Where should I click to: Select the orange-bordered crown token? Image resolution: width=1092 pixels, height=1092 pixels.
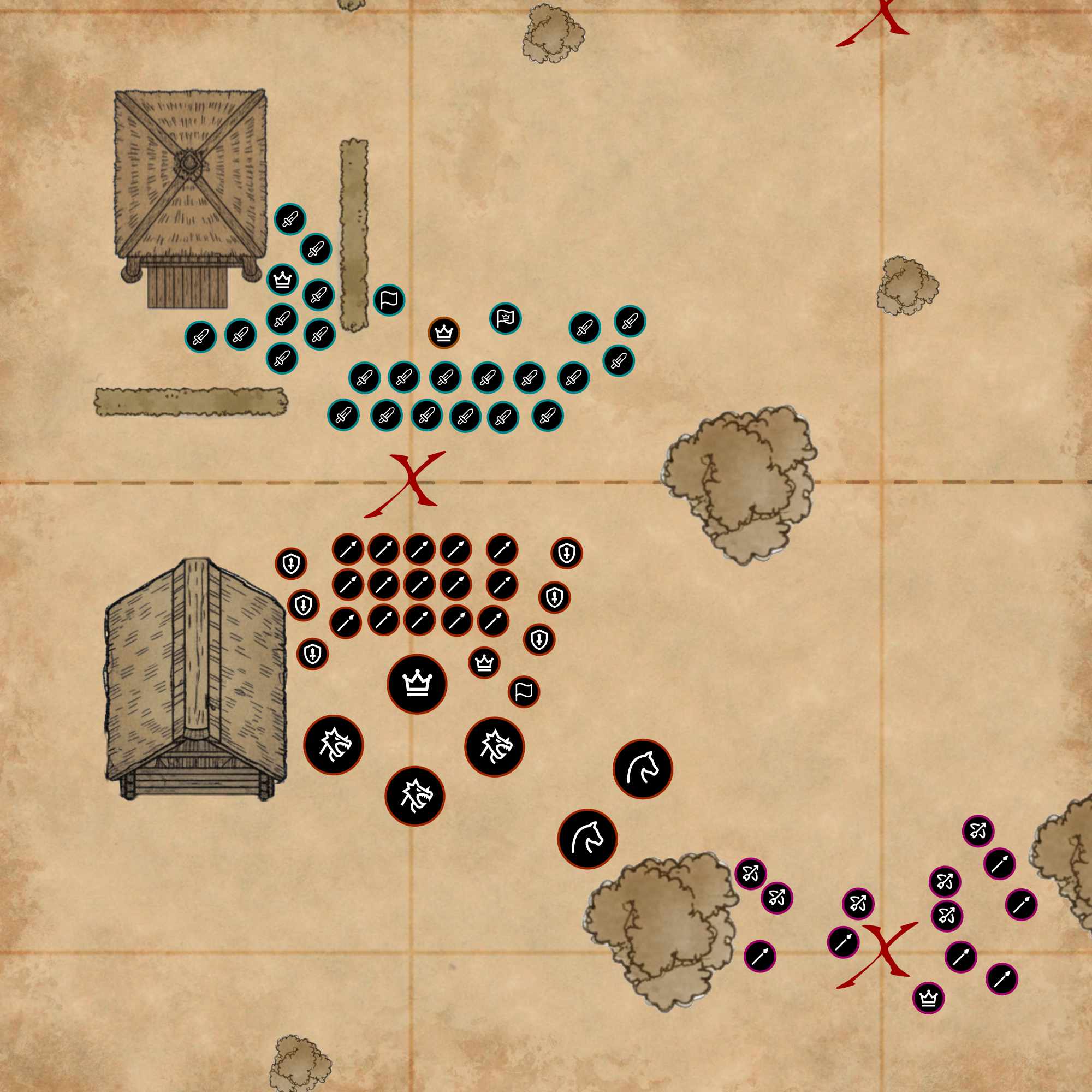[444, 333]
